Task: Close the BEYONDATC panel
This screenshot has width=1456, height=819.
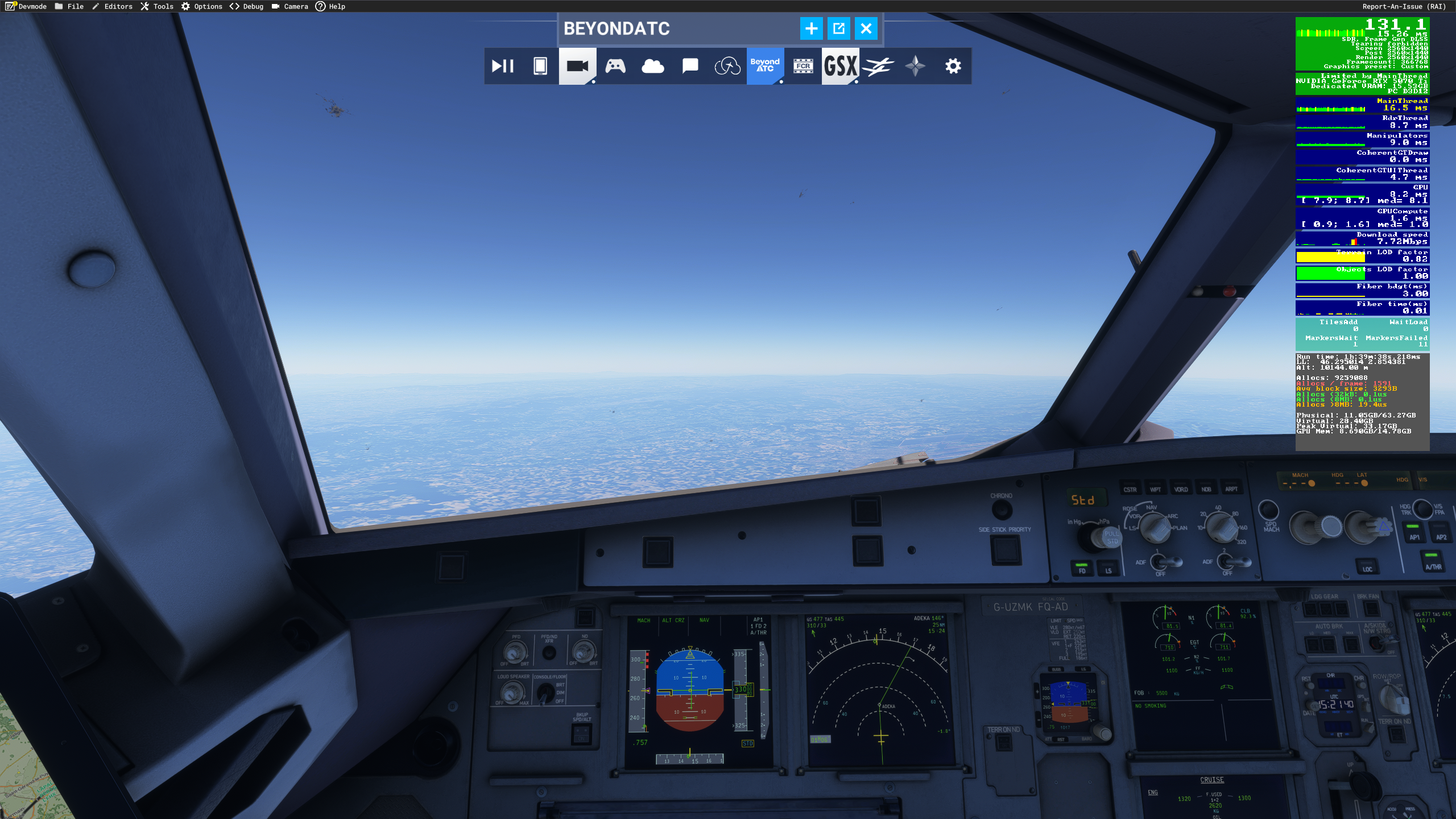Action: (866, 28)
